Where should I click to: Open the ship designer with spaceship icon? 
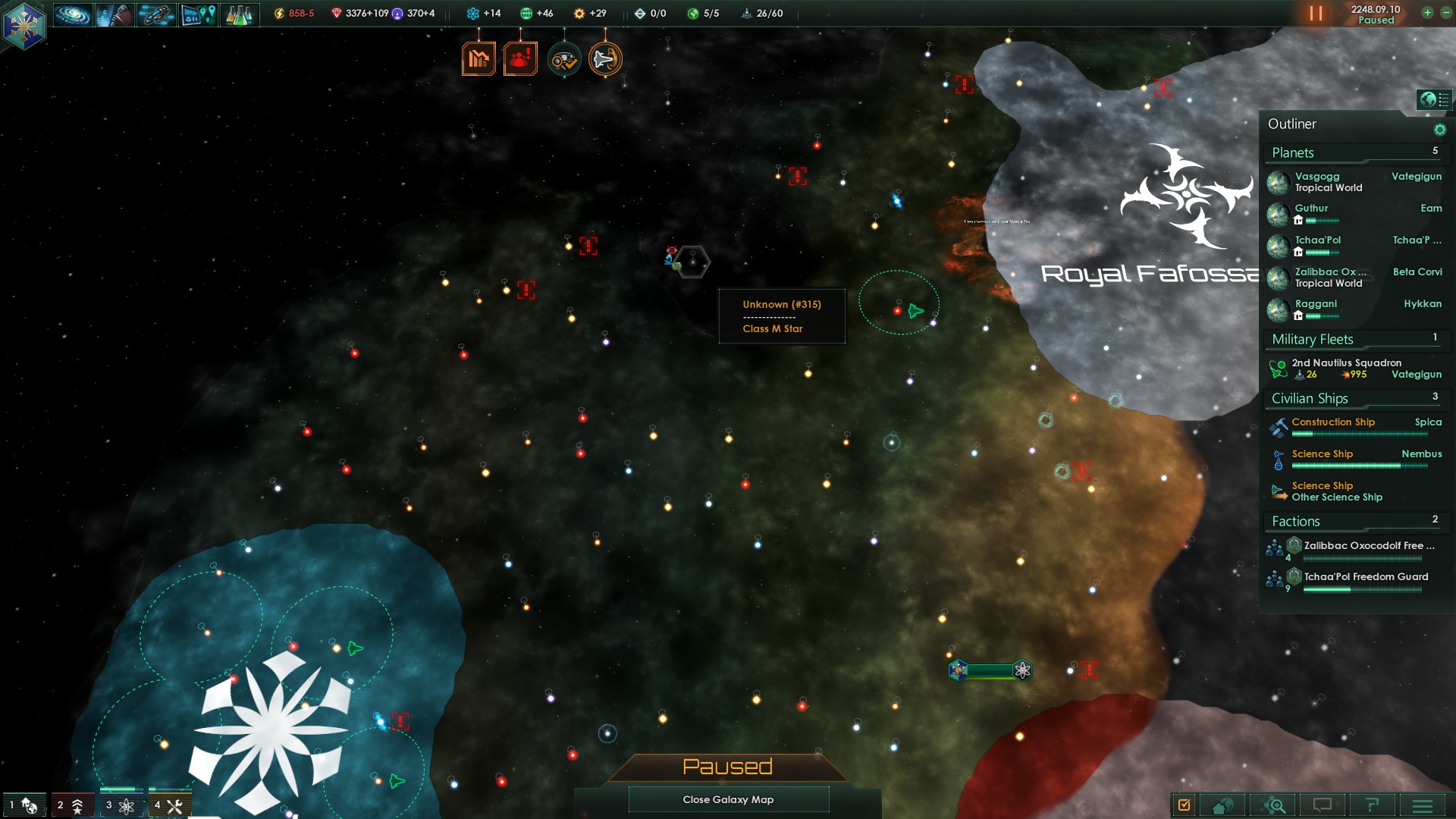[156, 14]
